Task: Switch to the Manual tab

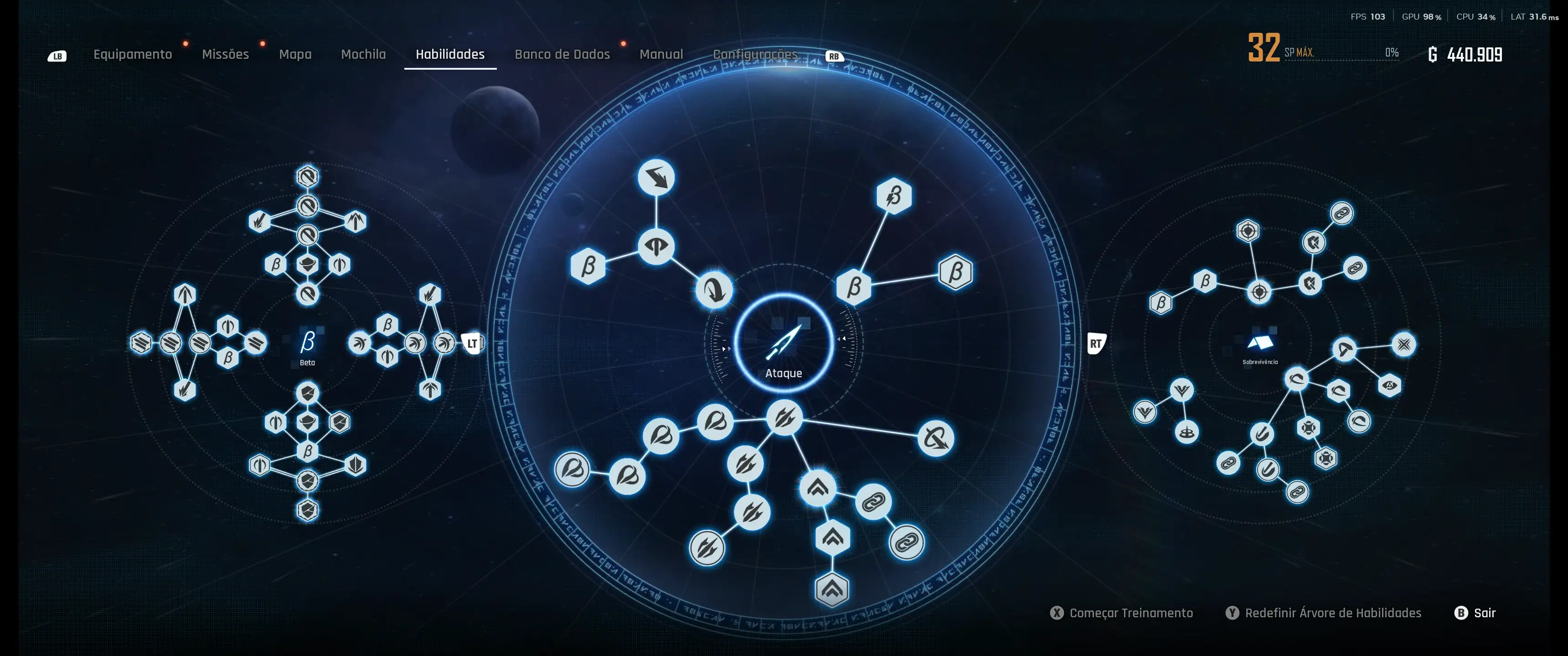Action: [x=661, y=54]
